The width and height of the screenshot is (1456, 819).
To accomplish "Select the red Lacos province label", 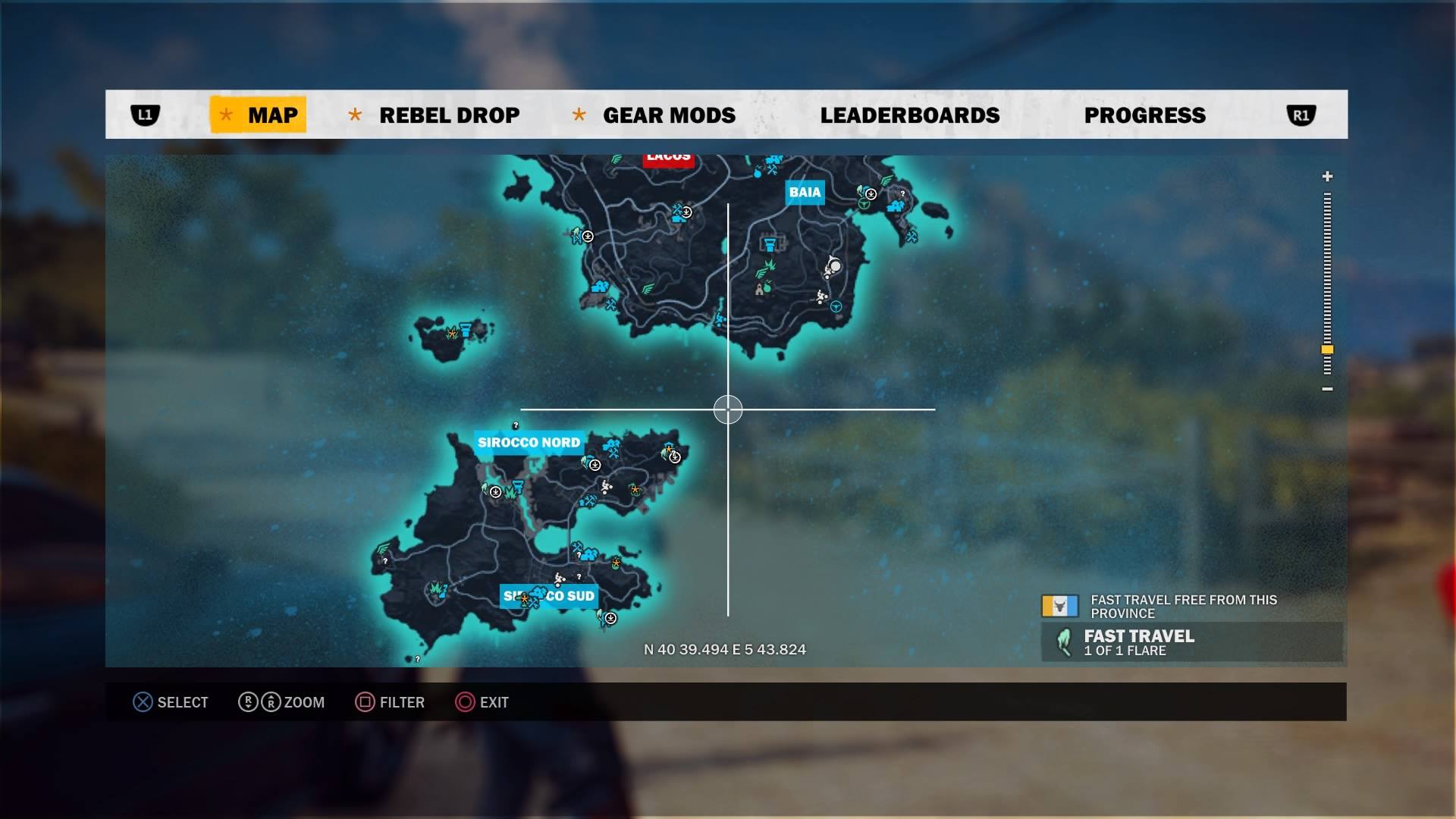I will click(x=668, y=158).
